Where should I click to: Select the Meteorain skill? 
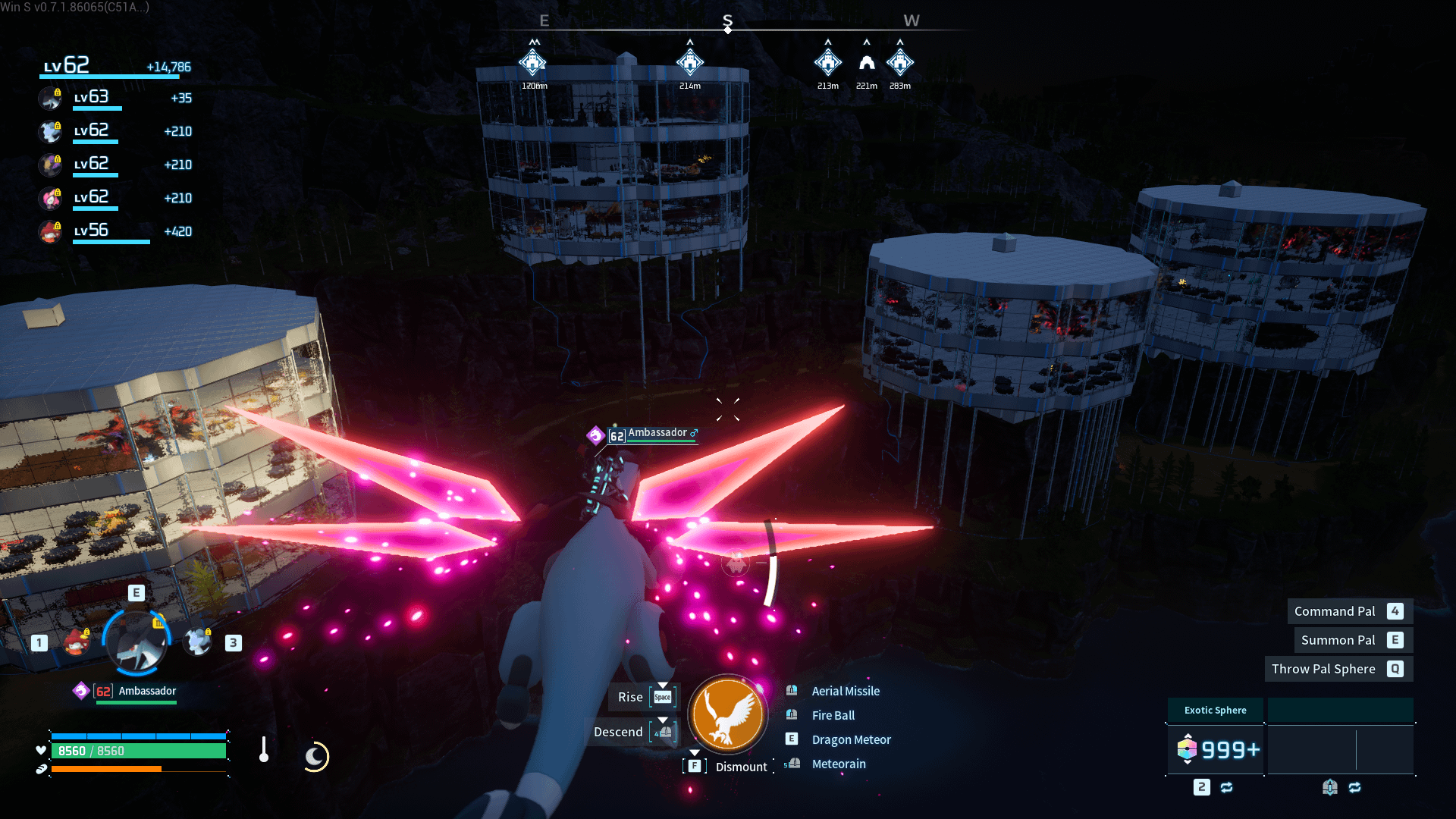pyautogui.click(x=838, y=764)
